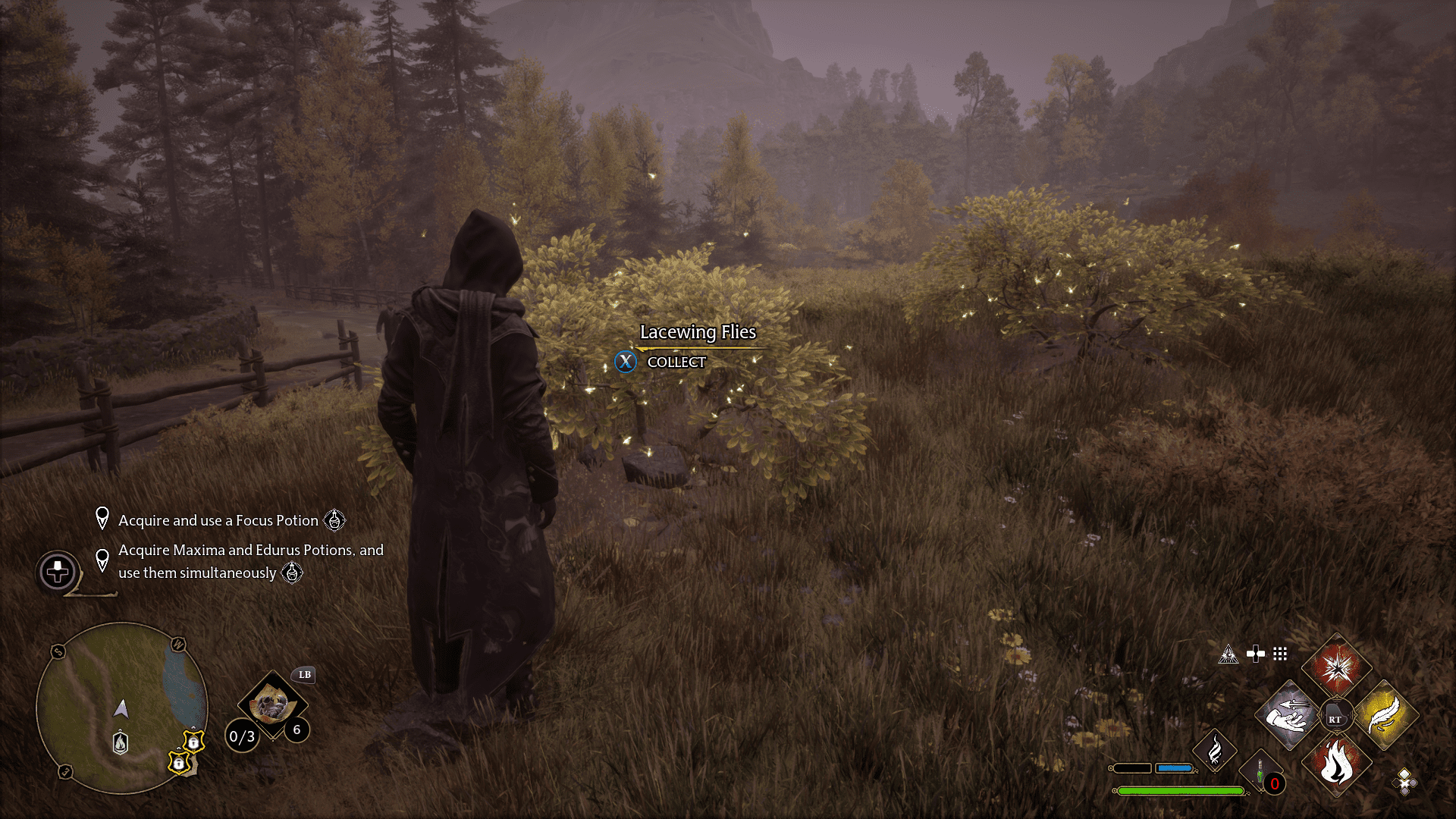Toggle the eye detection indicator icon
The width and height of the screenshot is (1456, 819).
pyautogui.click(x=1229, y=654)
